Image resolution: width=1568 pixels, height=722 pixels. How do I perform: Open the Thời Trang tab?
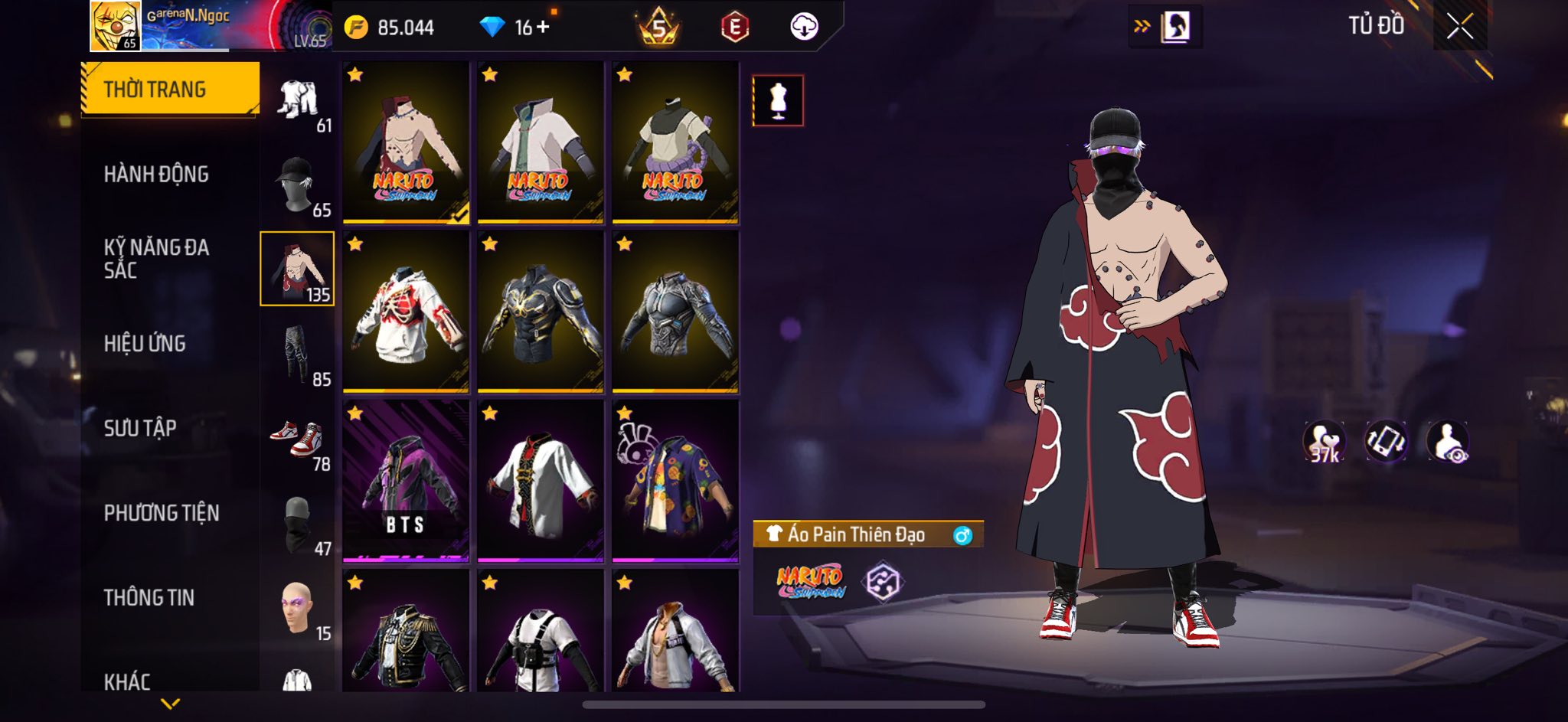point(170,90)
